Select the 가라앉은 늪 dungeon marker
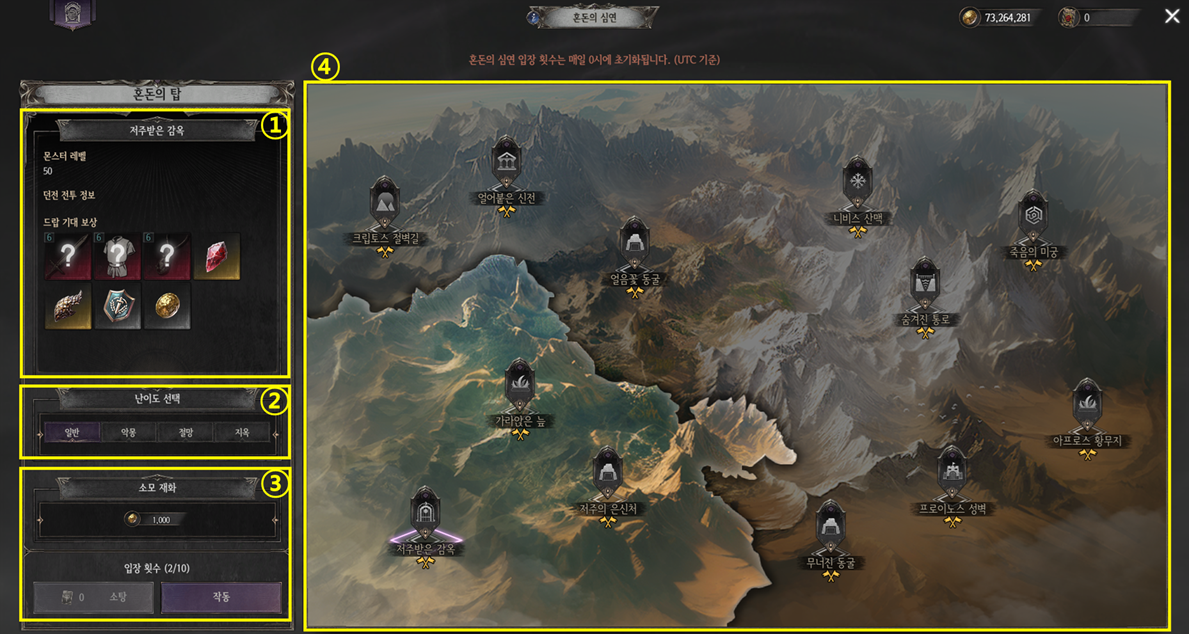Viewport: 1189px width, 634px height. pos(519,386)
